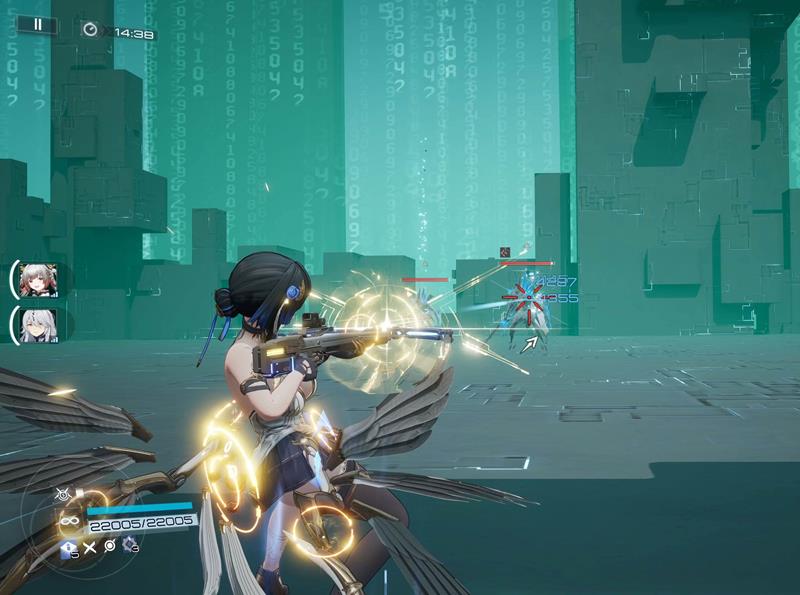The image size is (800, 595).
Task: Pause the game with the pause button
Action: [37, 24]
